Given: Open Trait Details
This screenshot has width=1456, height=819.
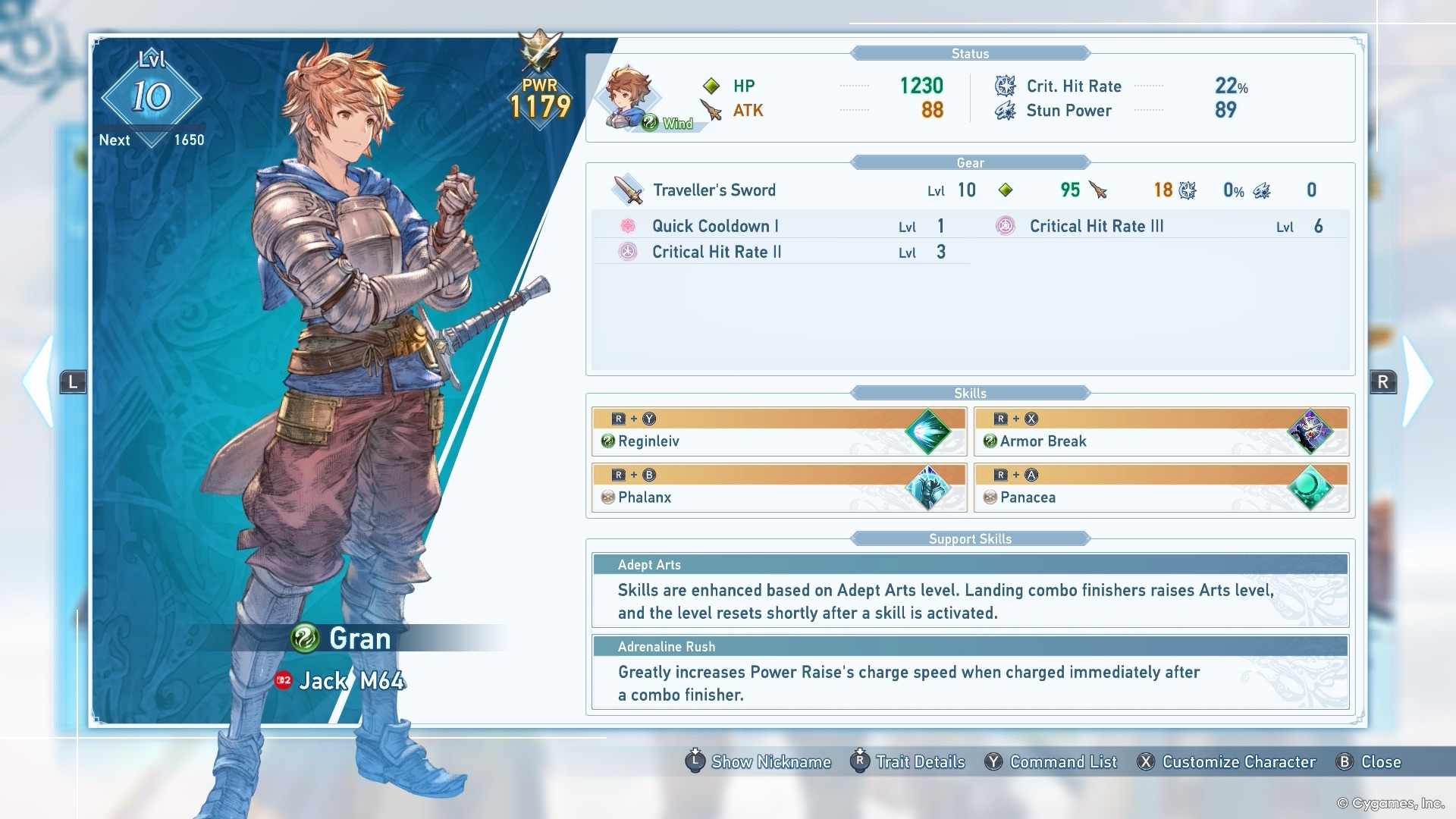Looking at the screenshot, I should (908, 762).
